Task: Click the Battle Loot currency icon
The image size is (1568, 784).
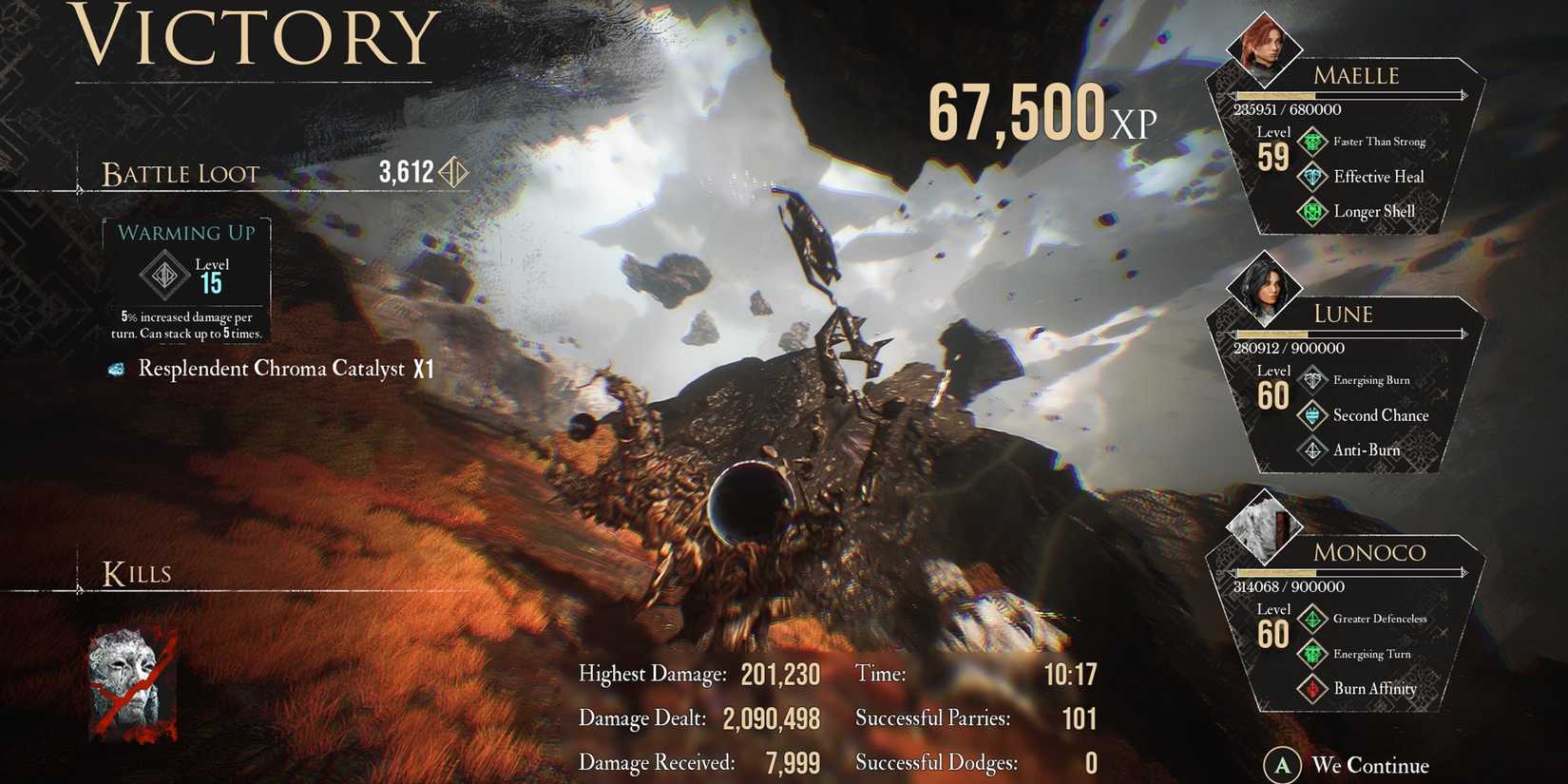Action: click(454, 171)
